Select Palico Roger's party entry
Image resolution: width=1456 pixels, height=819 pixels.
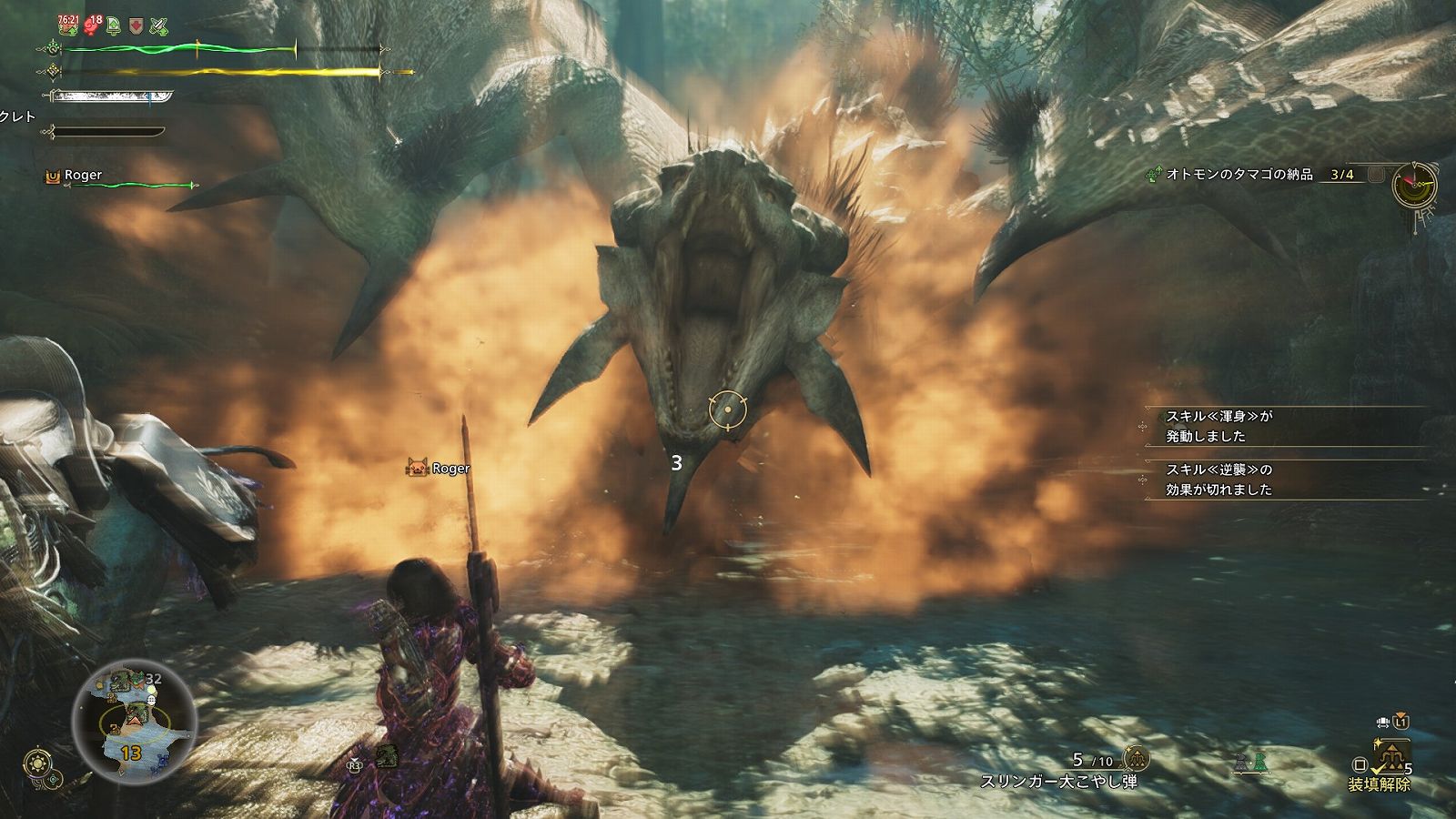click(82, 176)
